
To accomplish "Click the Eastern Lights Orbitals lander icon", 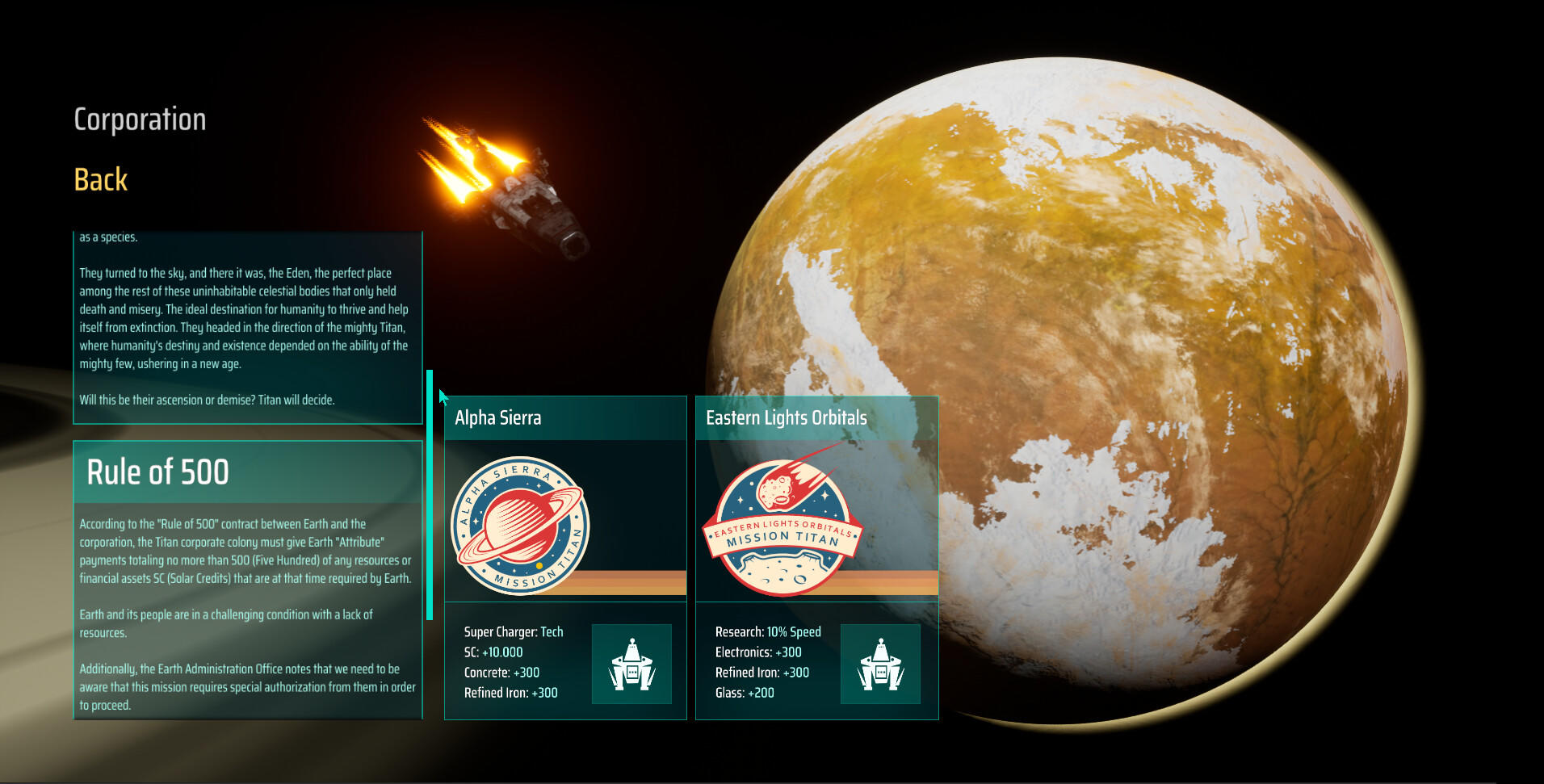I will coord(880,664).
